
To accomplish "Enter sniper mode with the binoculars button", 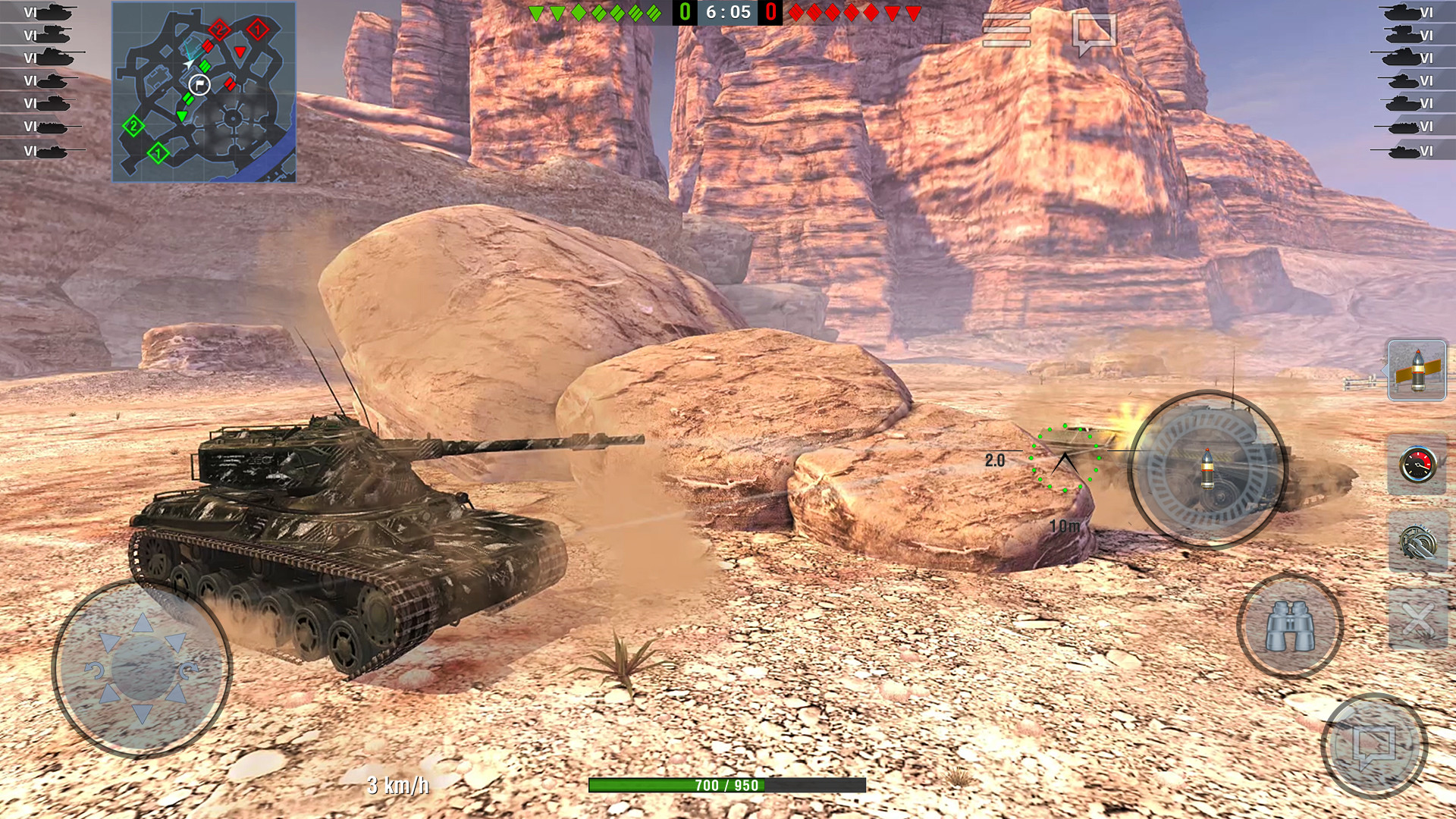I will click(x=1290, y=626).
